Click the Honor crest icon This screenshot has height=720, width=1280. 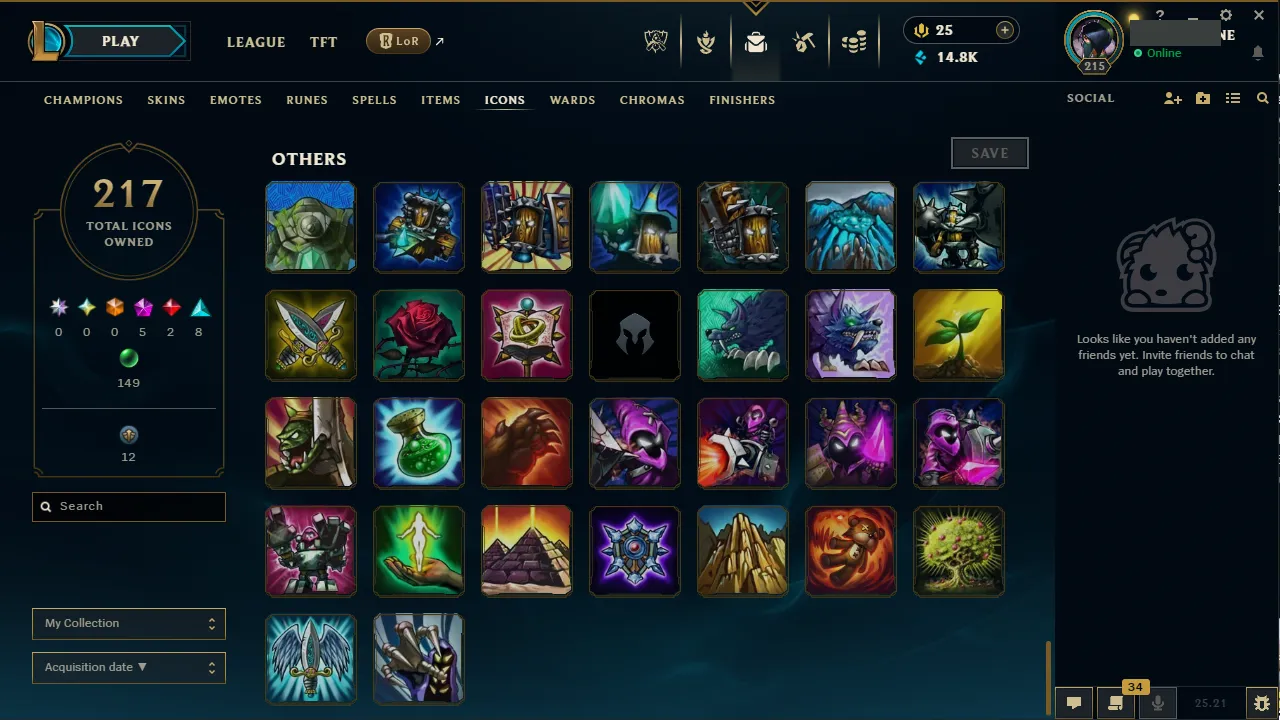[x=706, y=42]
